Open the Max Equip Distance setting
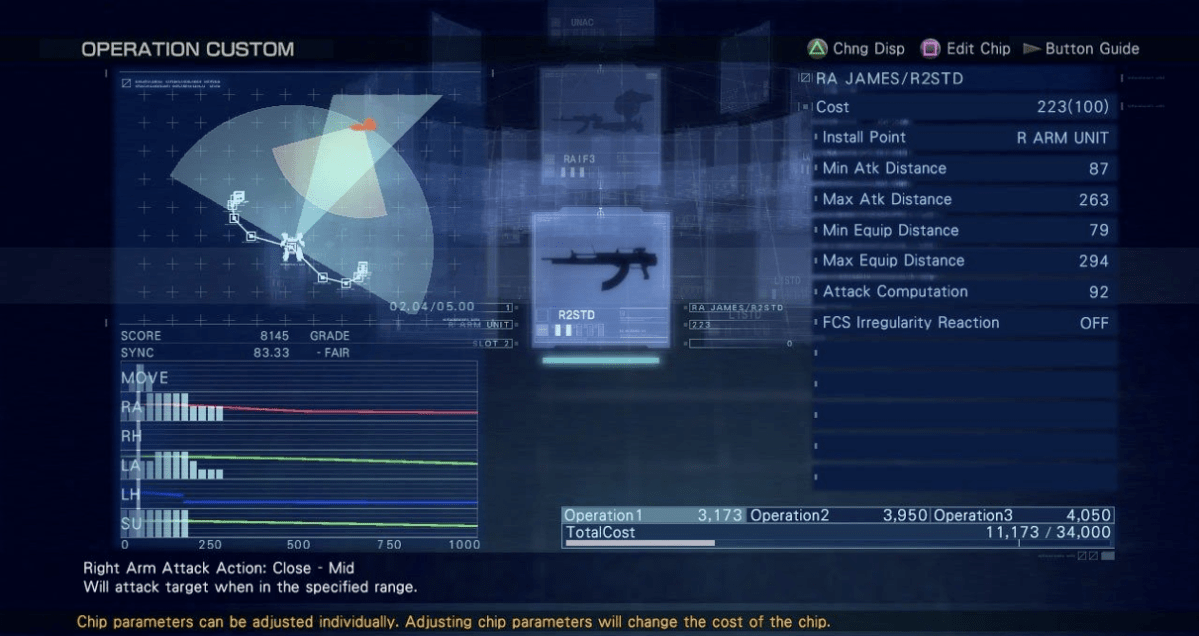1199x636 pixels. (x=964, y=261)
